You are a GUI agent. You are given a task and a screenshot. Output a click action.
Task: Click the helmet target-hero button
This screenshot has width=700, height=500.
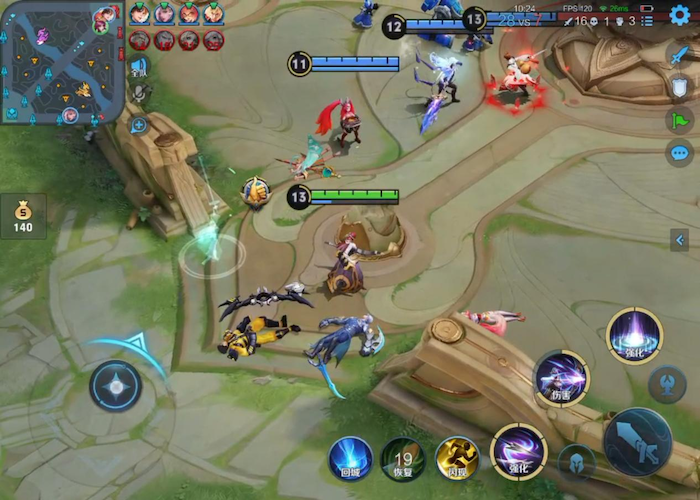pyautogui.click(x=576, y=461)
